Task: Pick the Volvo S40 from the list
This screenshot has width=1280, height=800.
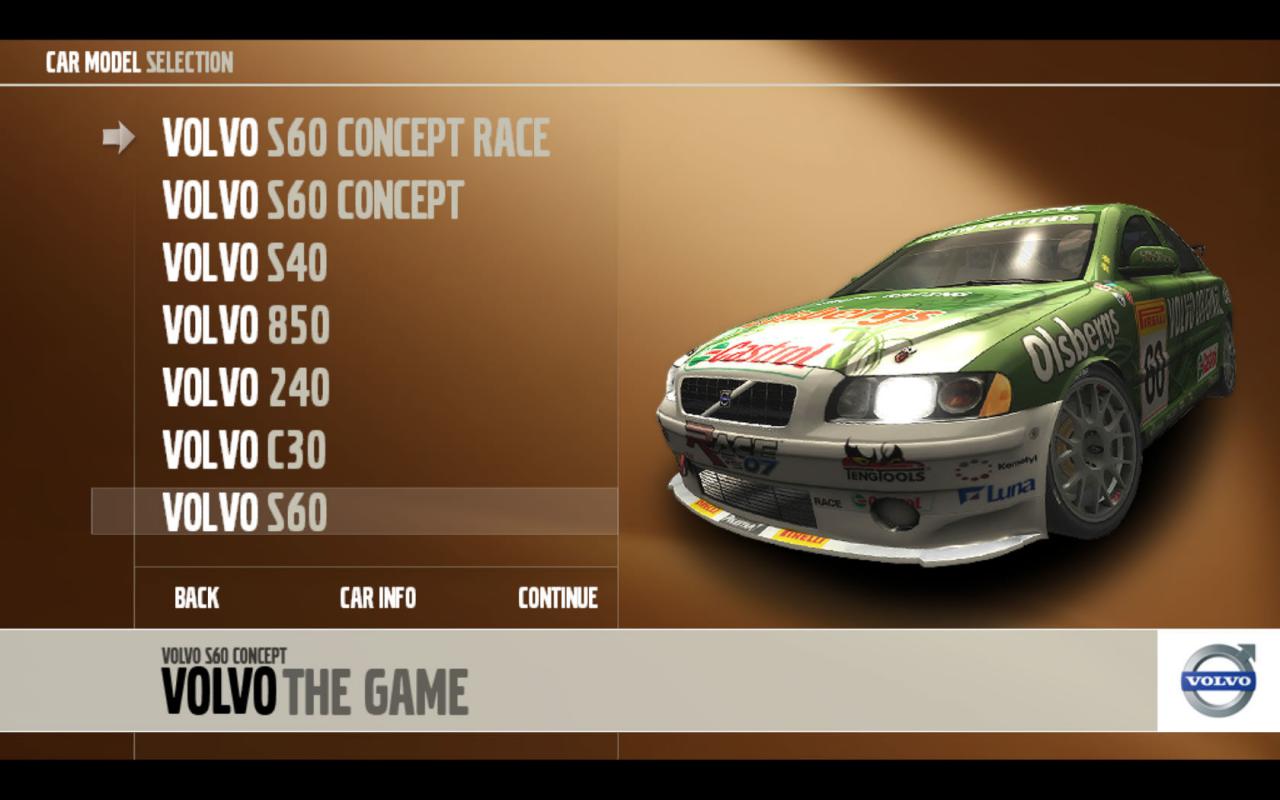Action: (x=245, y=263)
